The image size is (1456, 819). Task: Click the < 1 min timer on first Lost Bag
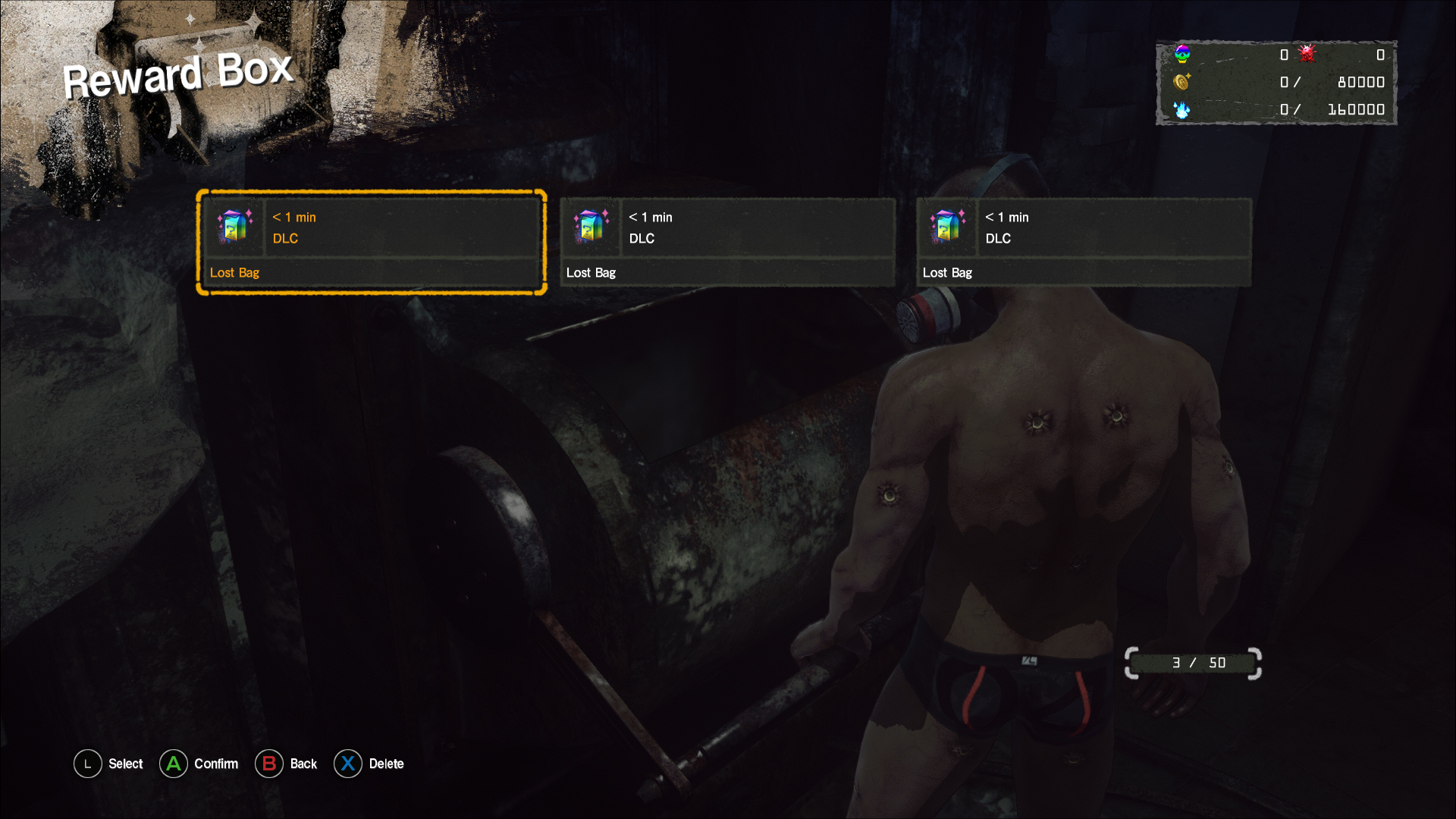coord(293,217)
